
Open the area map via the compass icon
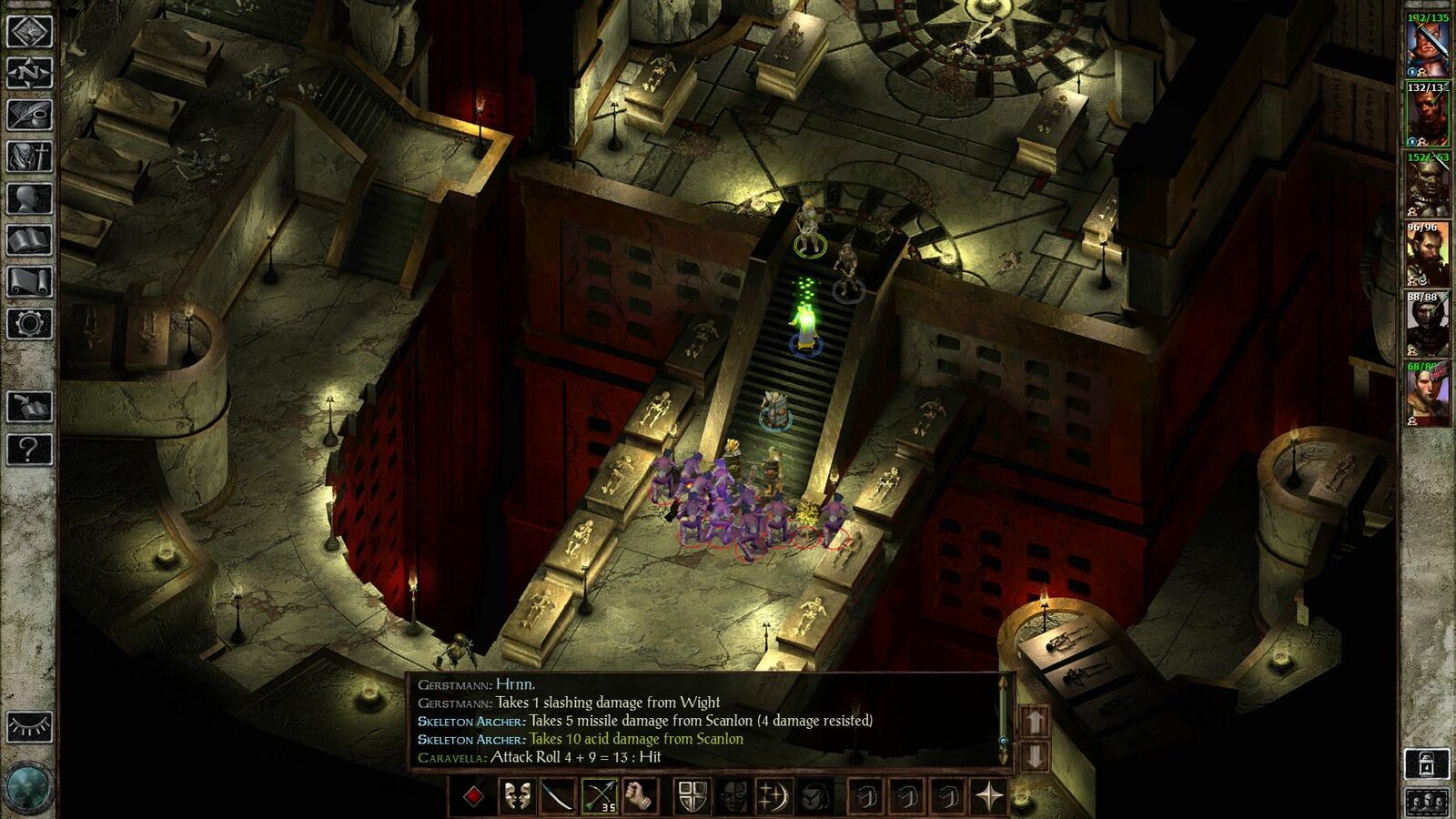tap(28, 73)
